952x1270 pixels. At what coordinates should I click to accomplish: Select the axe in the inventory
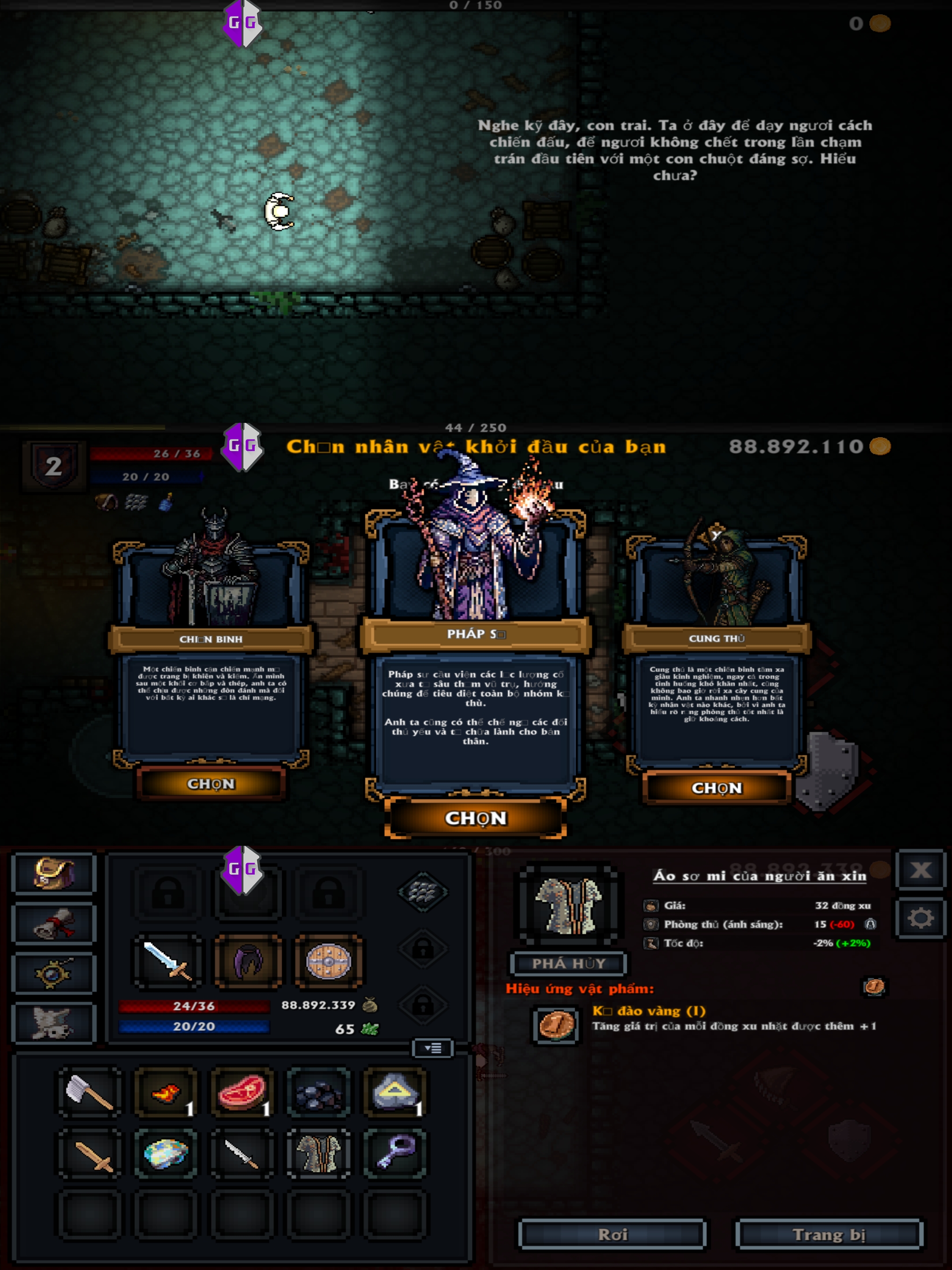pos(89,1092)
